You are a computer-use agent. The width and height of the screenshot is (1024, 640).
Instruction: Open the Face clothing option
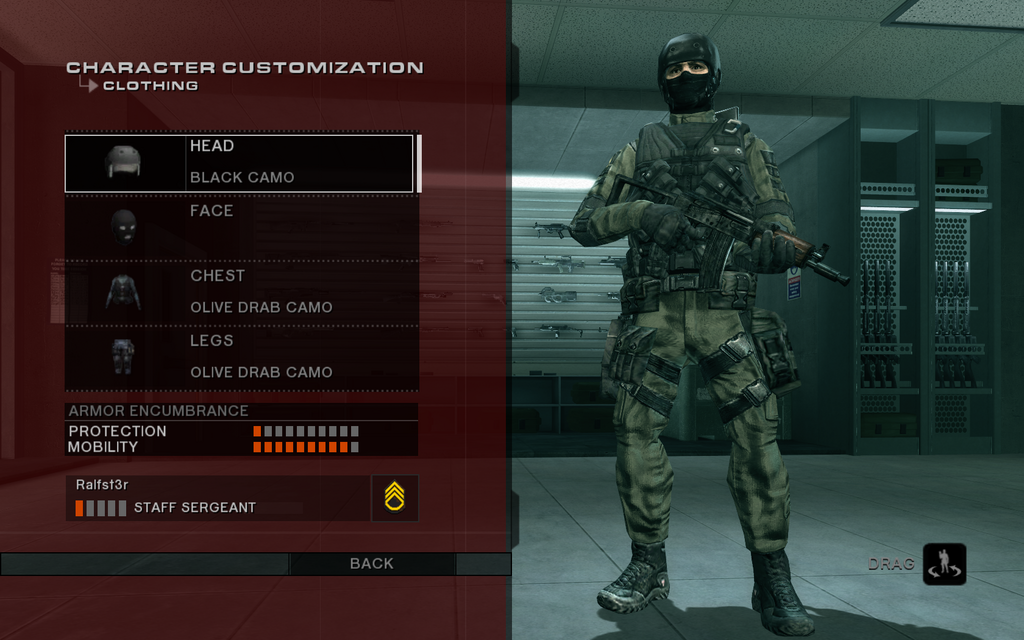coord(240,227)
